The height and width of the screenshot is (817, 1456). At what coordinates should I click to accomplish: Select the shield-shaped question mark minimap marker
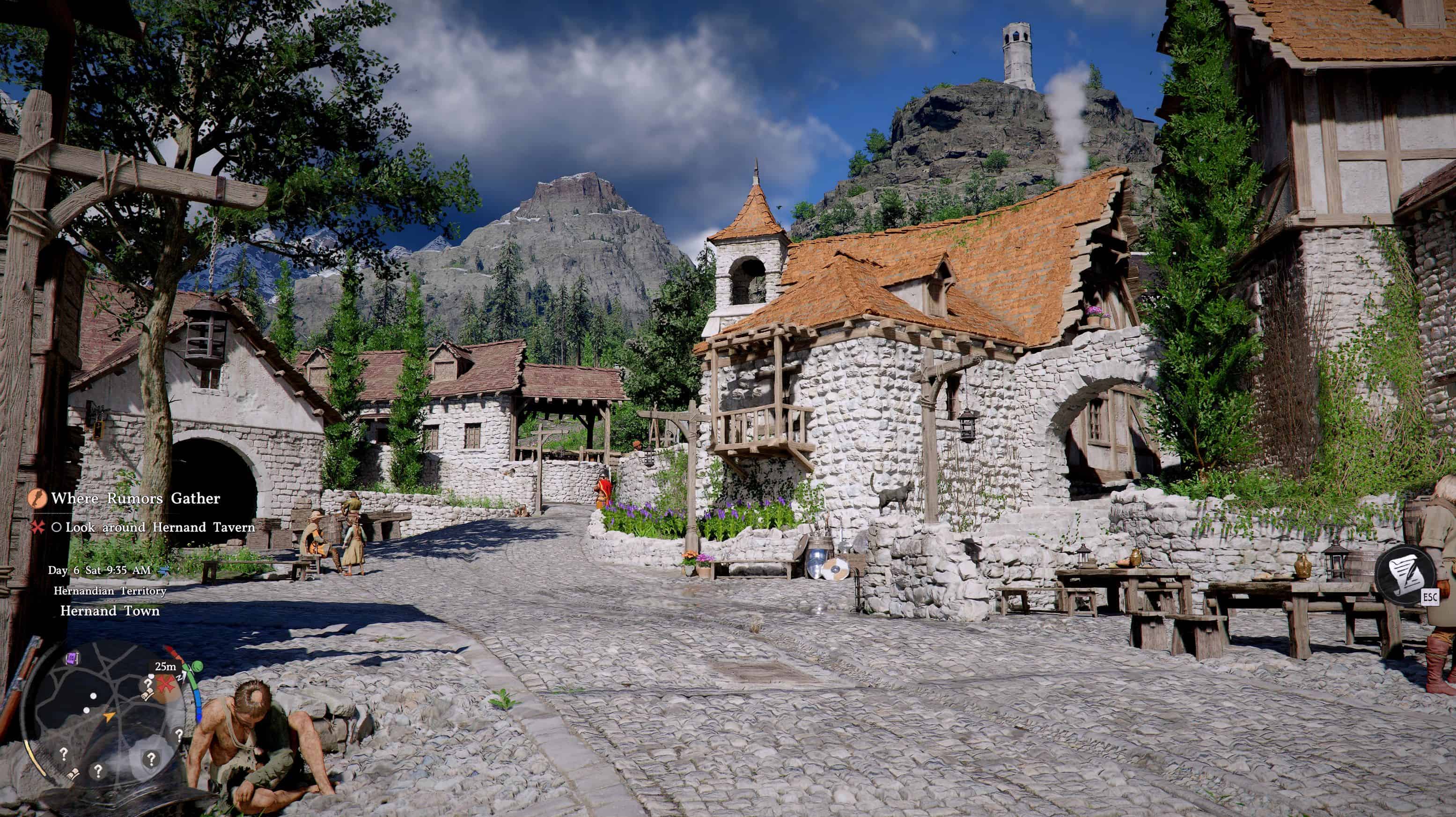coord(151,758)
